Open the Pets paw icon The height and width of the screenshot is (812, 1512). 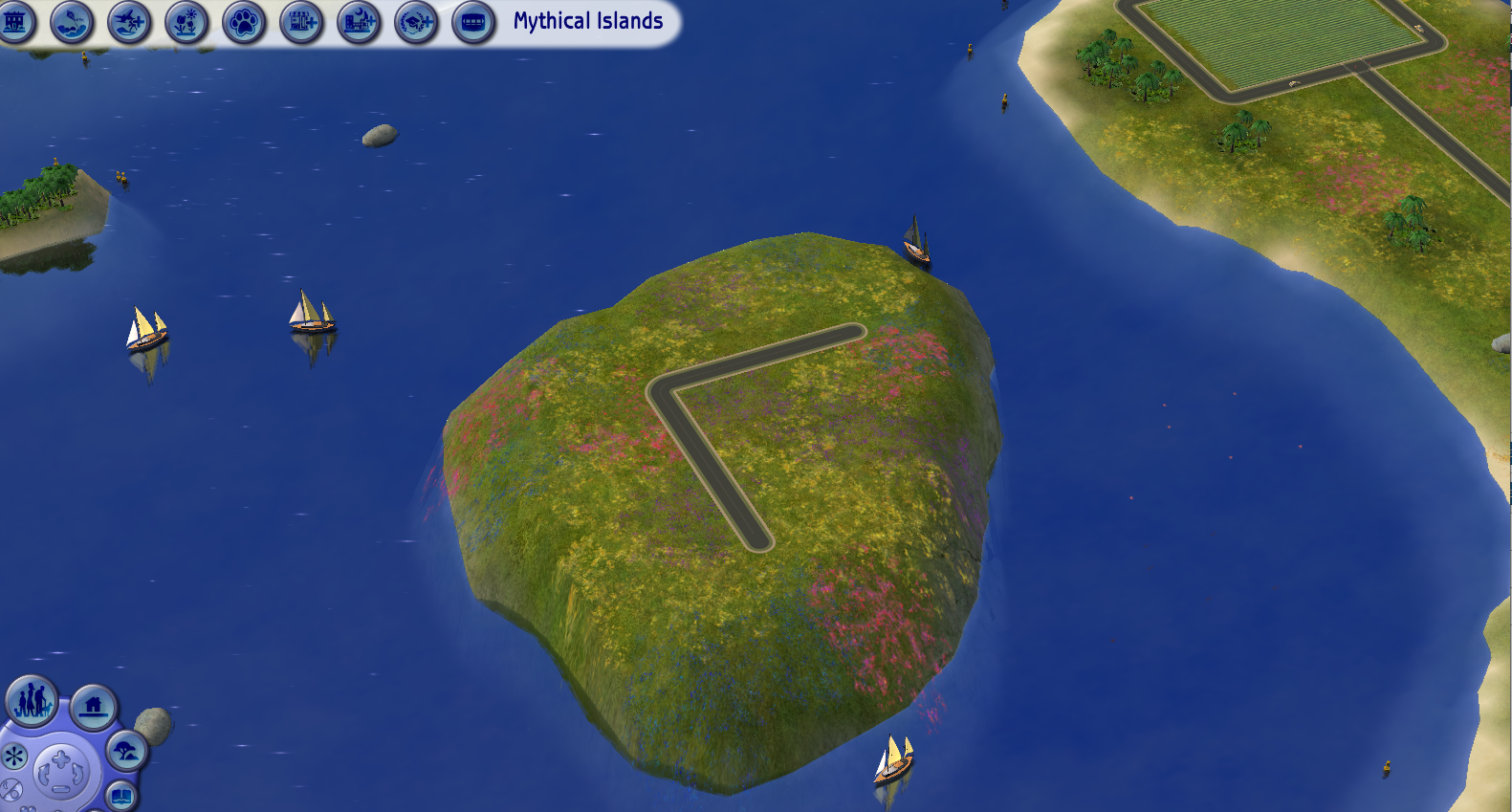(244, 22)
